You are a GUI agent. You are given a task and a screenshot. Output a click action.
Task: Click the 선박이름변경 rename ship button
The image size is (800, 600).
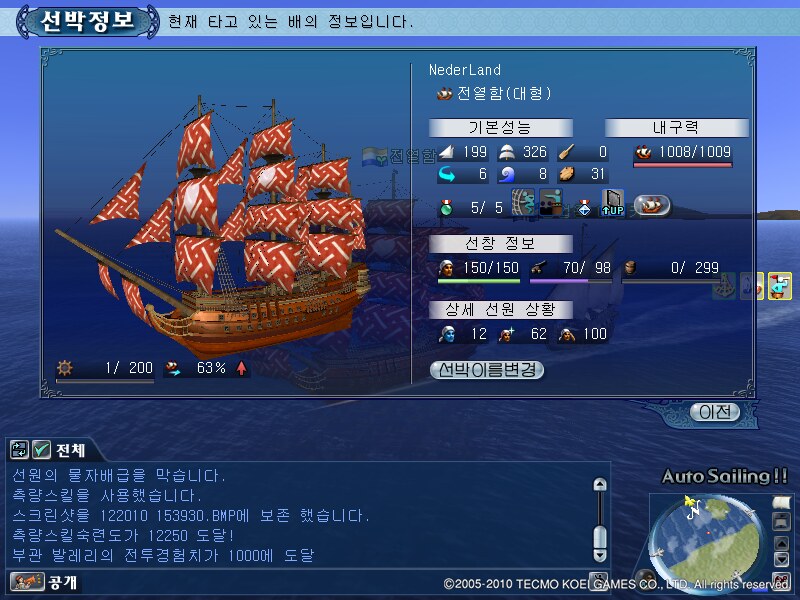click(487, 369)
